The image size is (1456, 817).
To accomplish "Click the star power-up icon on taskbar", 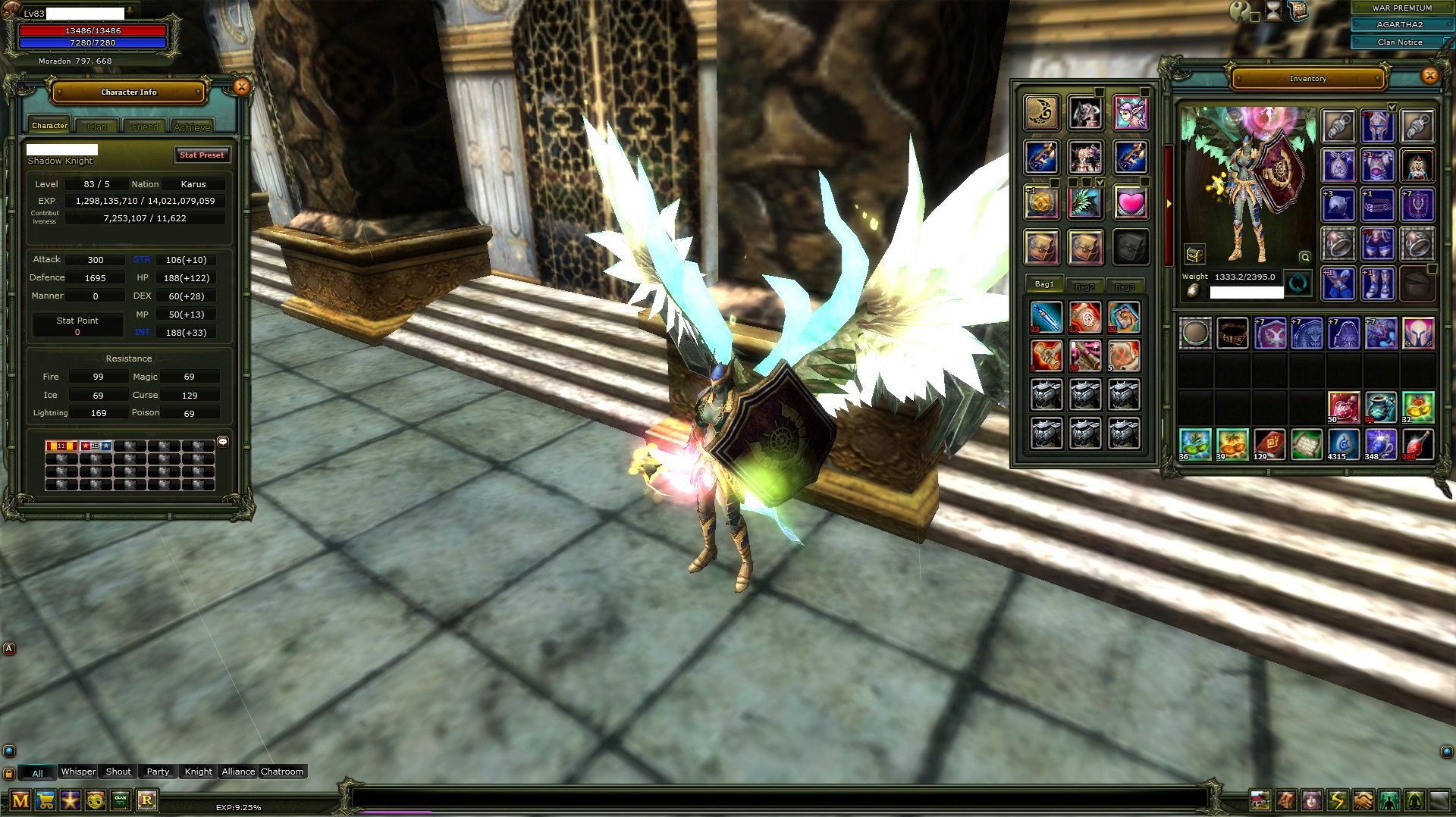I will coord(70,800).
